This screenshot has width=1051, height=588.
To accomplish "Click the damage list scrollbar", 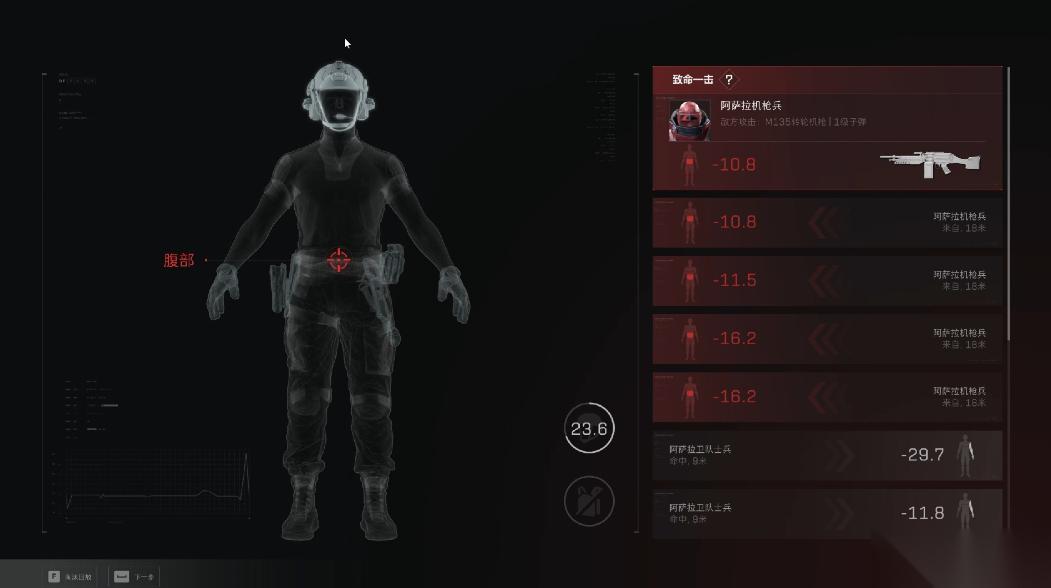I will coord(1009,200).
